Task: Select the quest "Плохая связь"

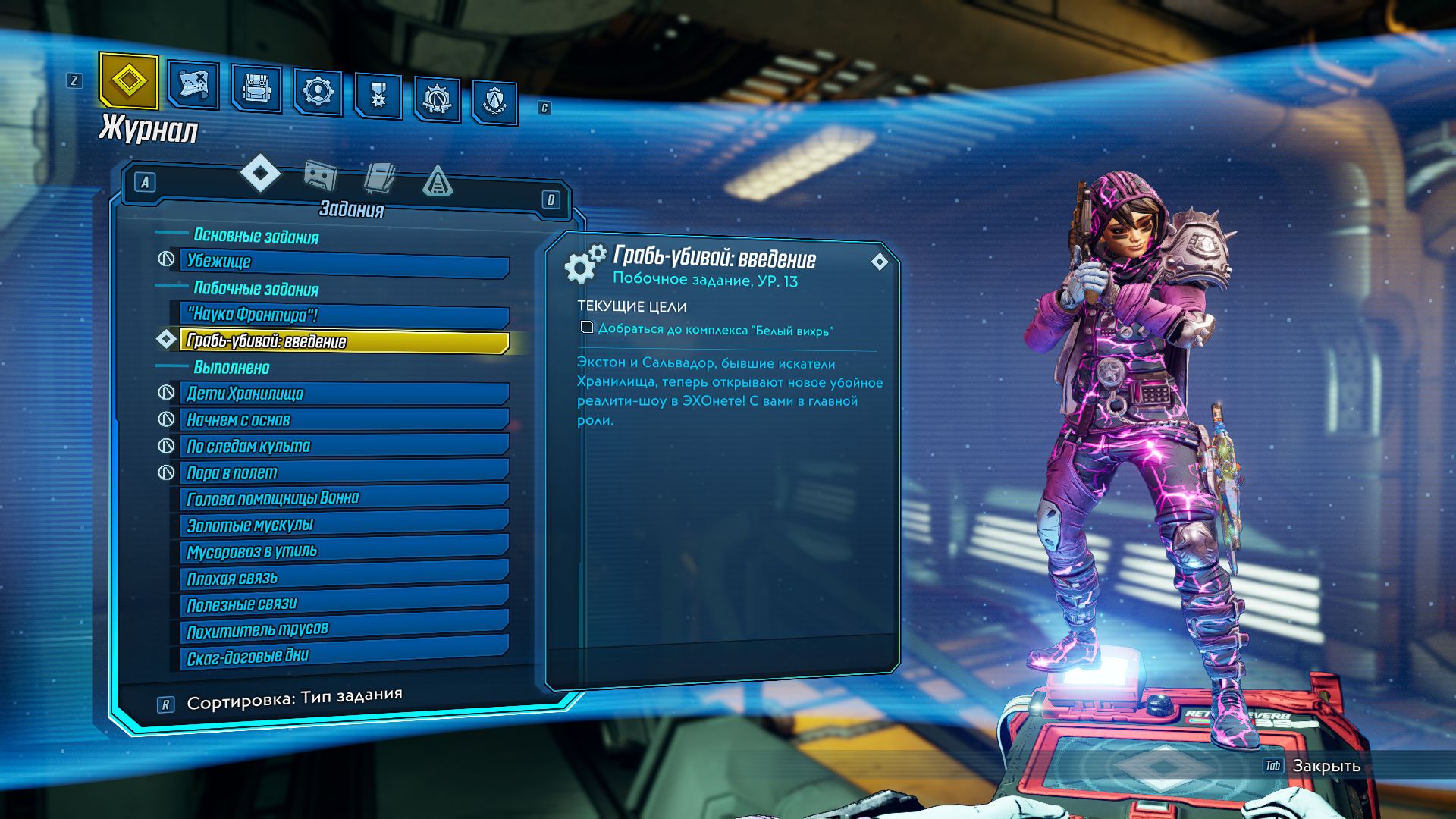Action: pyautogui.click(x=343, y=578)
